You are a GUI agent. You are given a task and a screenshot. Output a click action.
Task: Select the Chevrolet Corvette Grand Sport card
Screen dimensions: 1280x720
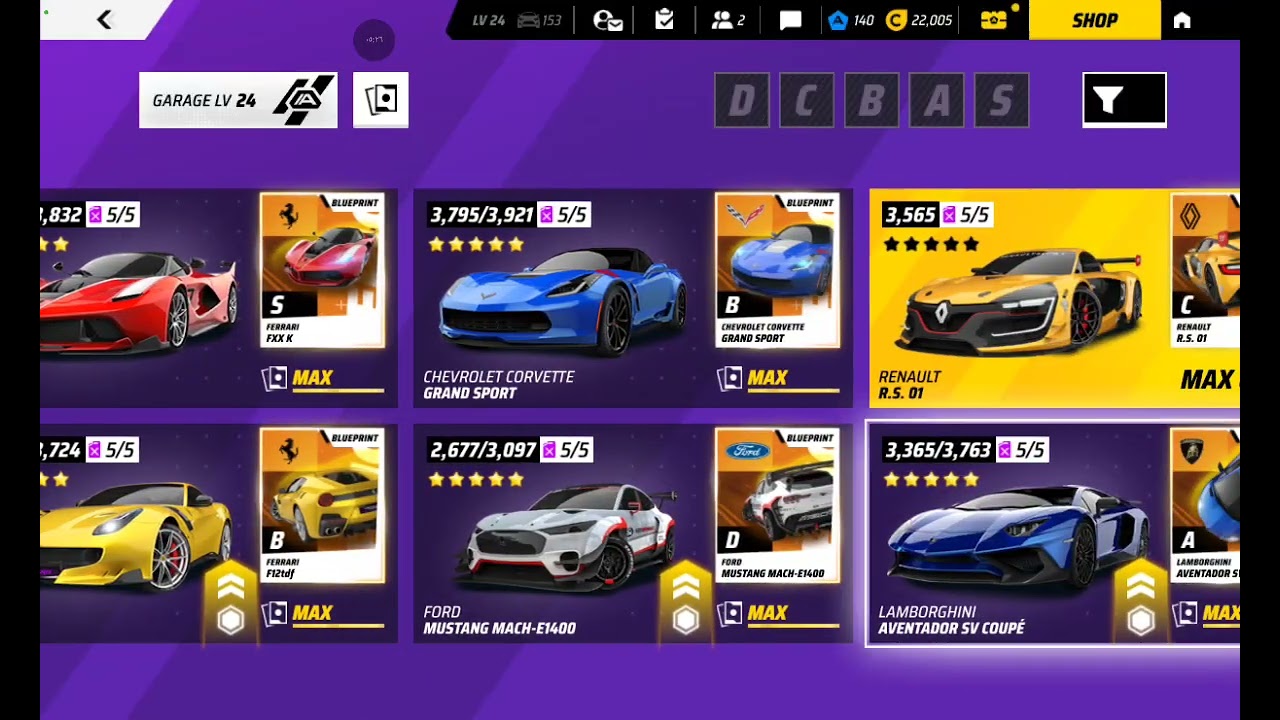(x=560, y=300)
